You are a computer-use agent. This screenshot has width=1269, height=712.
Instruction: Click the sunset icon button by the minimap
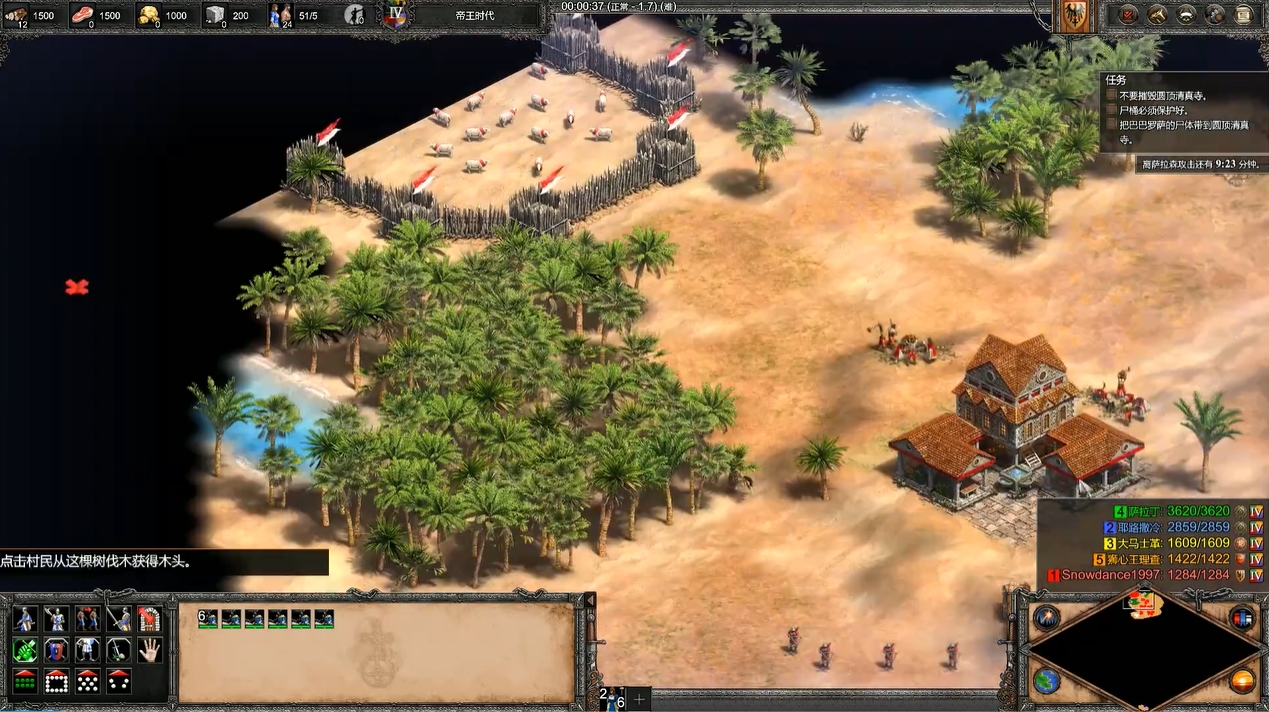coord(1242,681)
